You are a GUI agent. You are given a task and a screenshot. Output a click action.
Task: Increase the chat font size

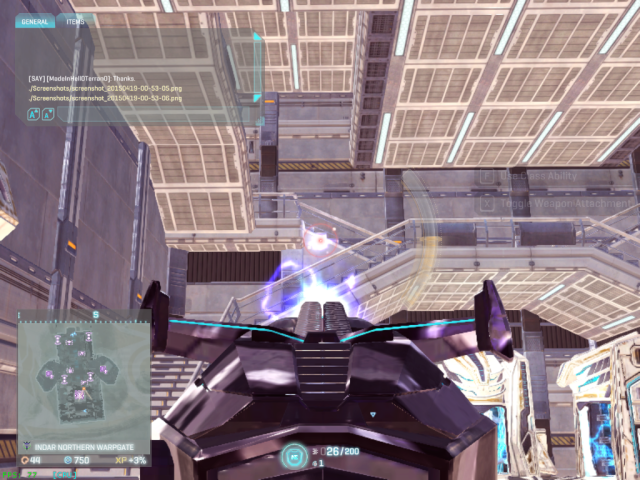[x=34, y=115]
